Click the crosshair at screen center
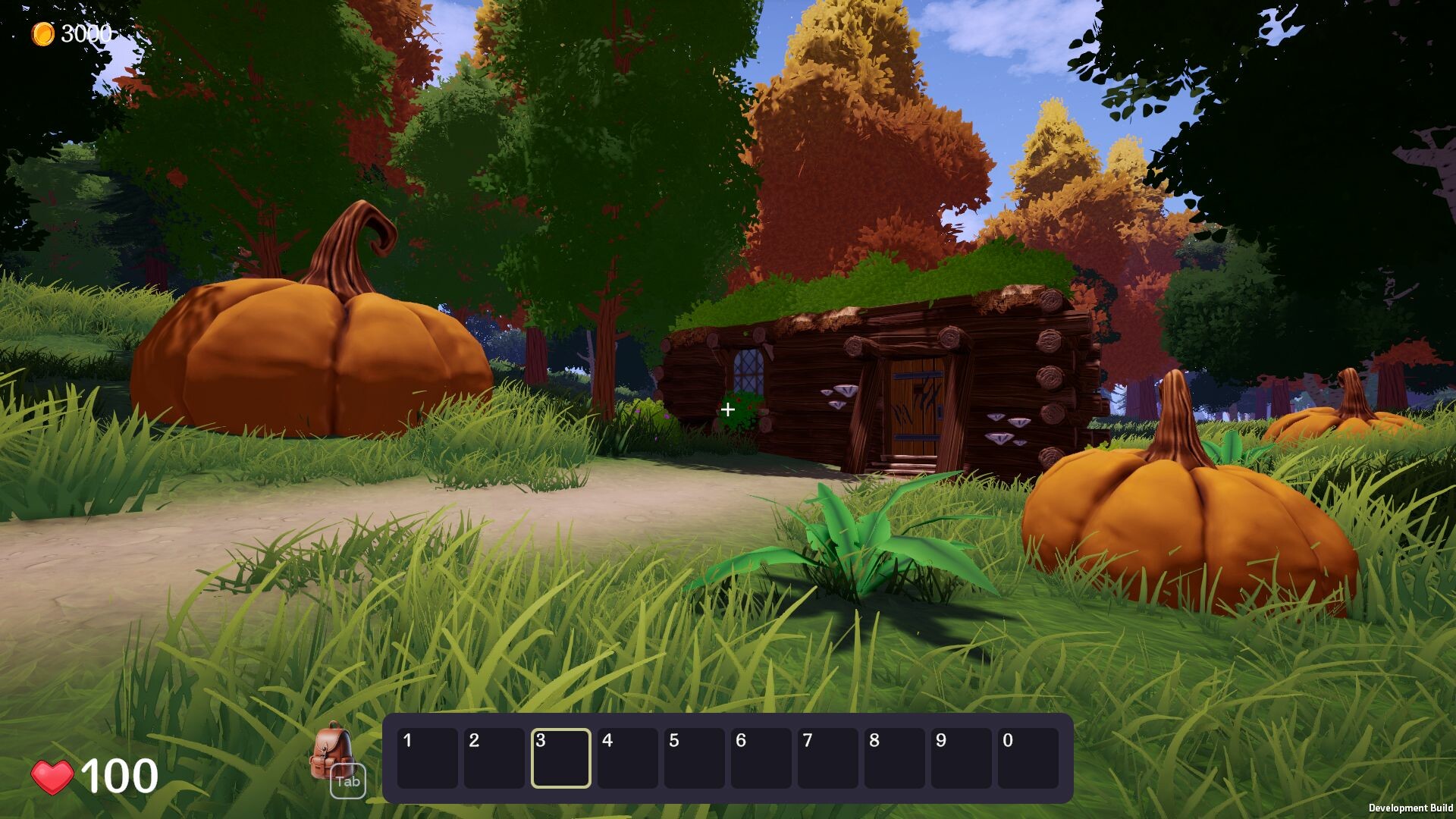The width and height of the screenshot is (1456, 819). [x=728, y=409]
